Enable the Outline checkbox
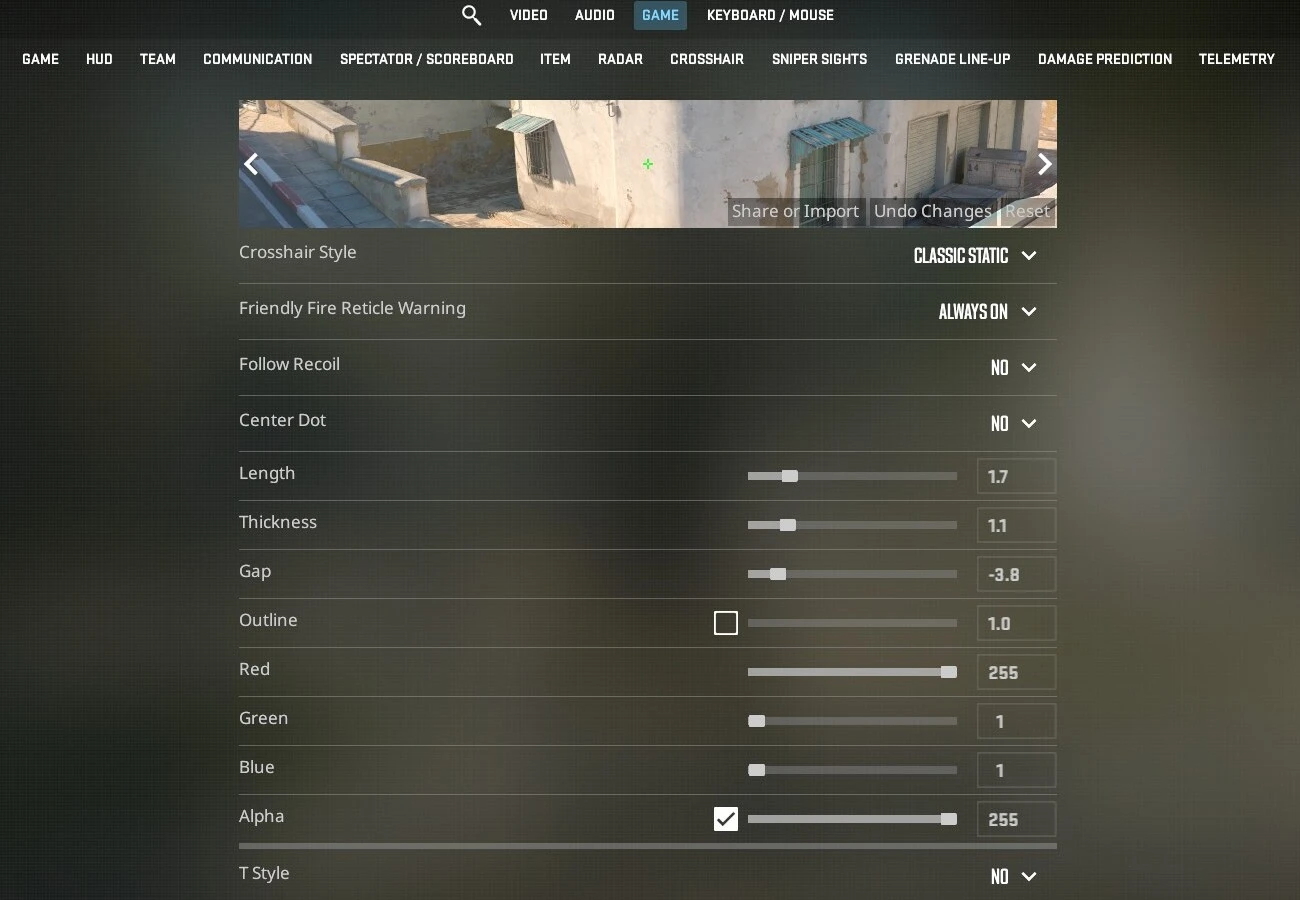The height and width of the screenshot is (900, 1300). point(726,622)
